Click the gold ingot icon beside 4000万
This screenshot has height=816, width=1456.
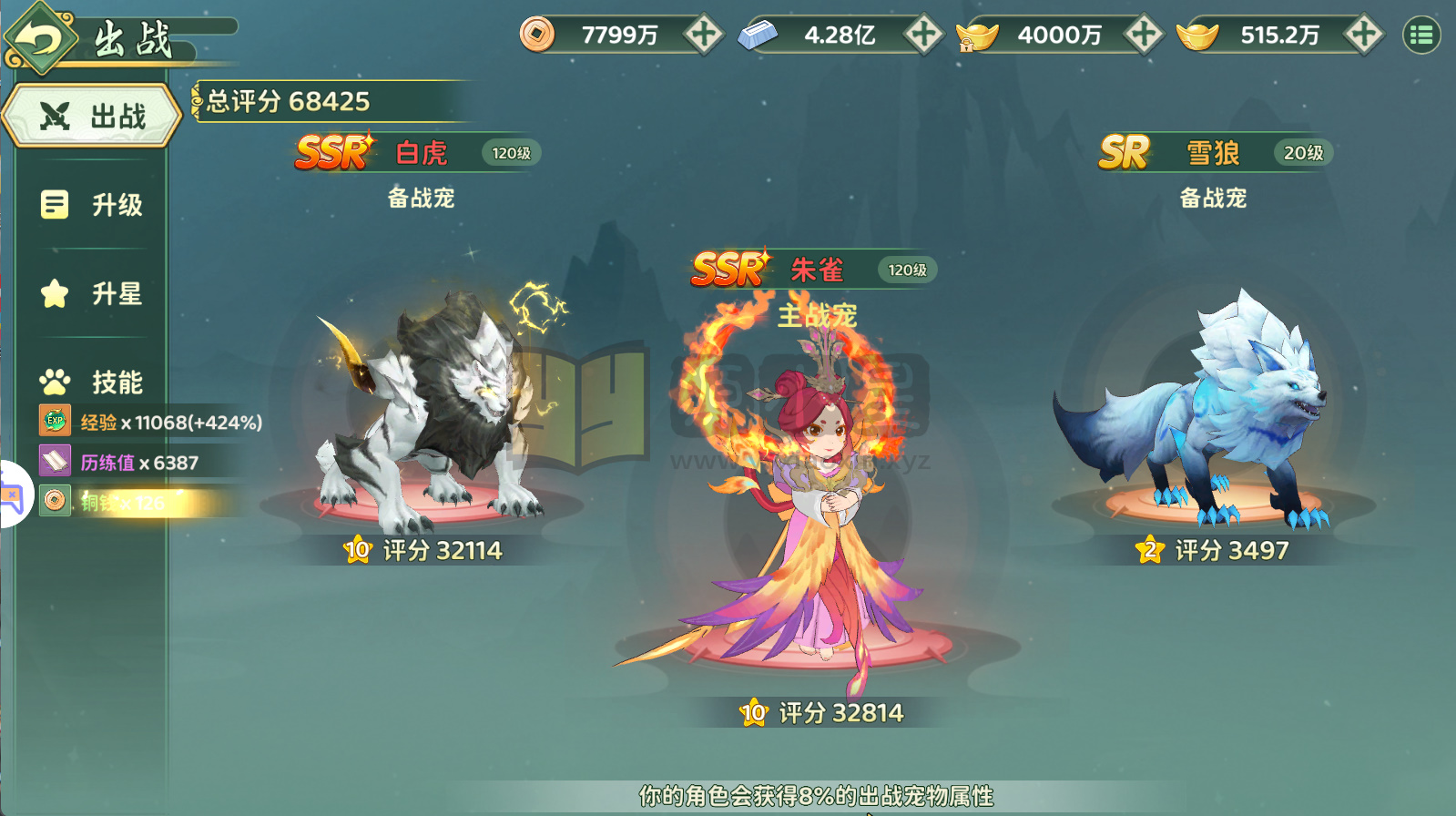coord(976,34)
